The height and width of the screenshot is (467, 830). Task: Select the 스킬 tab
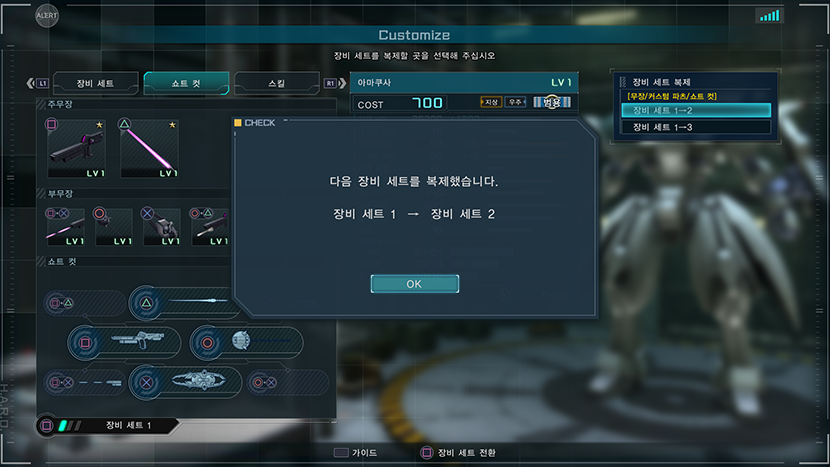275,83
